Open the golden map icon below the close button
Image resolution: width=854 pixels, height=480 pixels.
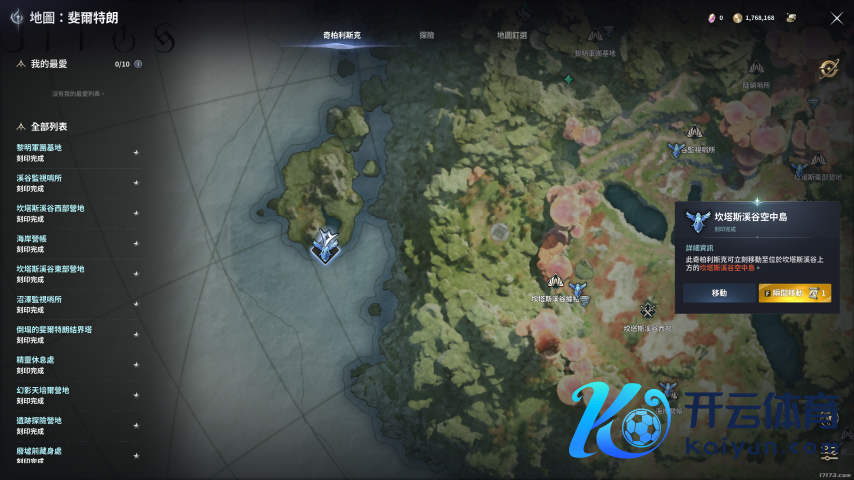[x=829, y=68]
